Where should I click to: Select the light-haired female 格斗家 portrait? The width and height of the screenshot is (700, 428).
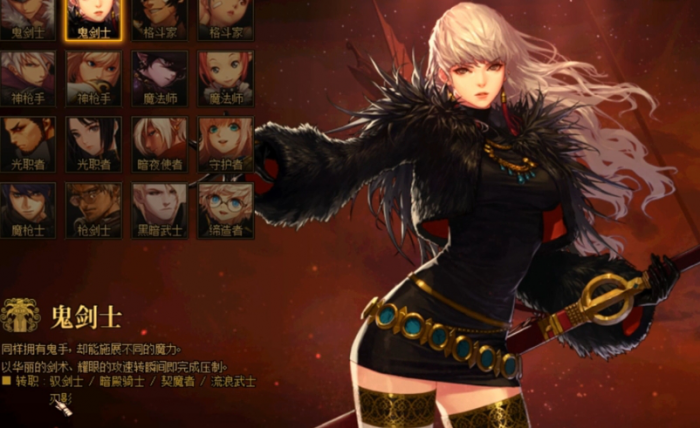tap(225, 17)
